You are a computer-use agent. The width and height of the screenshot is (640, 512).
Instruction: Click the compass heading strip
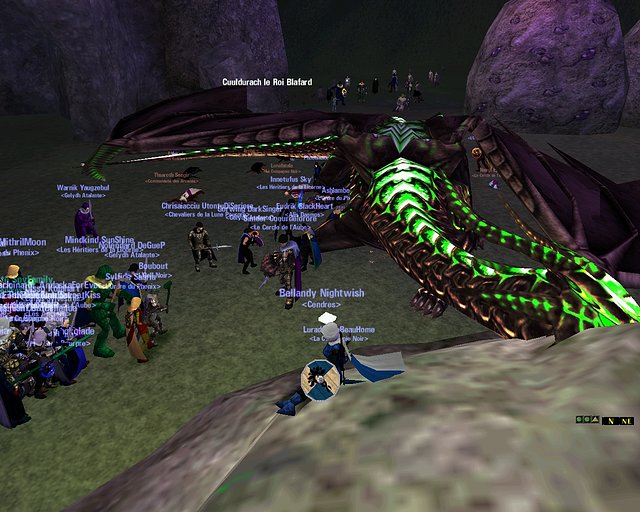coord(618,421)
